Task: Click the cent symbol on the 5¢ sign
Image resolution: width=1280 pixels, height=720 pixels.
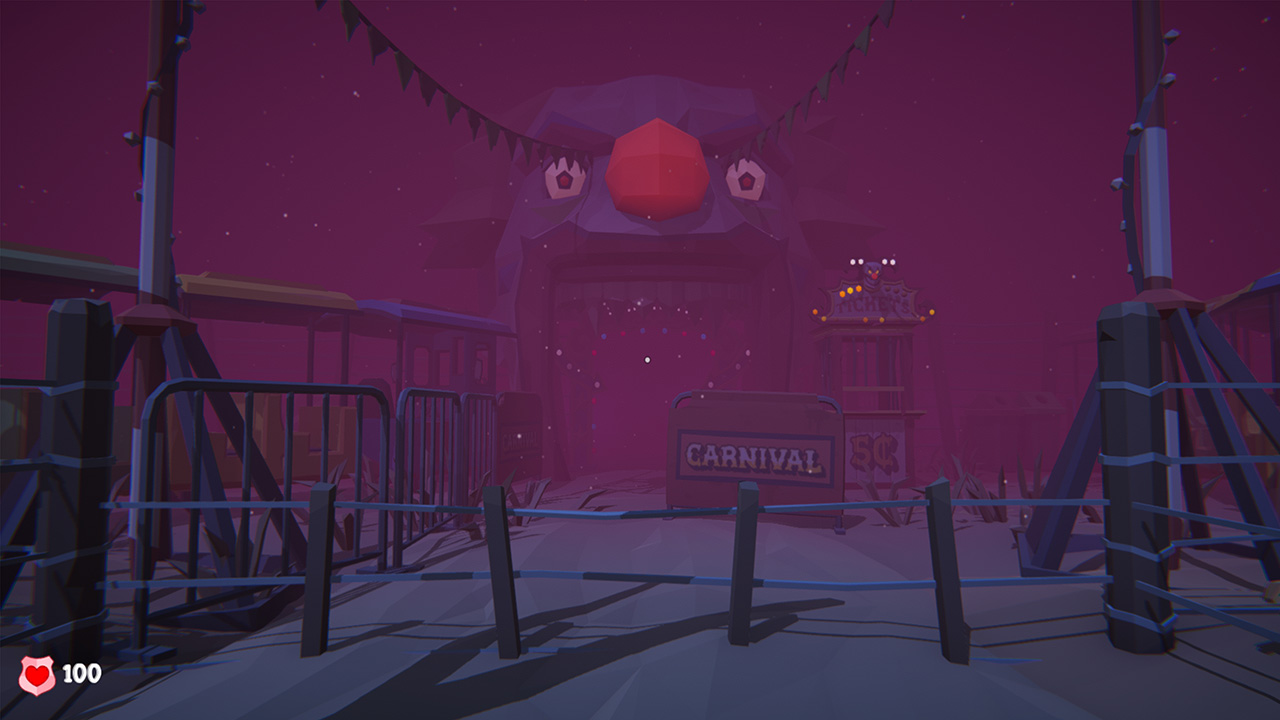Action: (884, 452)
